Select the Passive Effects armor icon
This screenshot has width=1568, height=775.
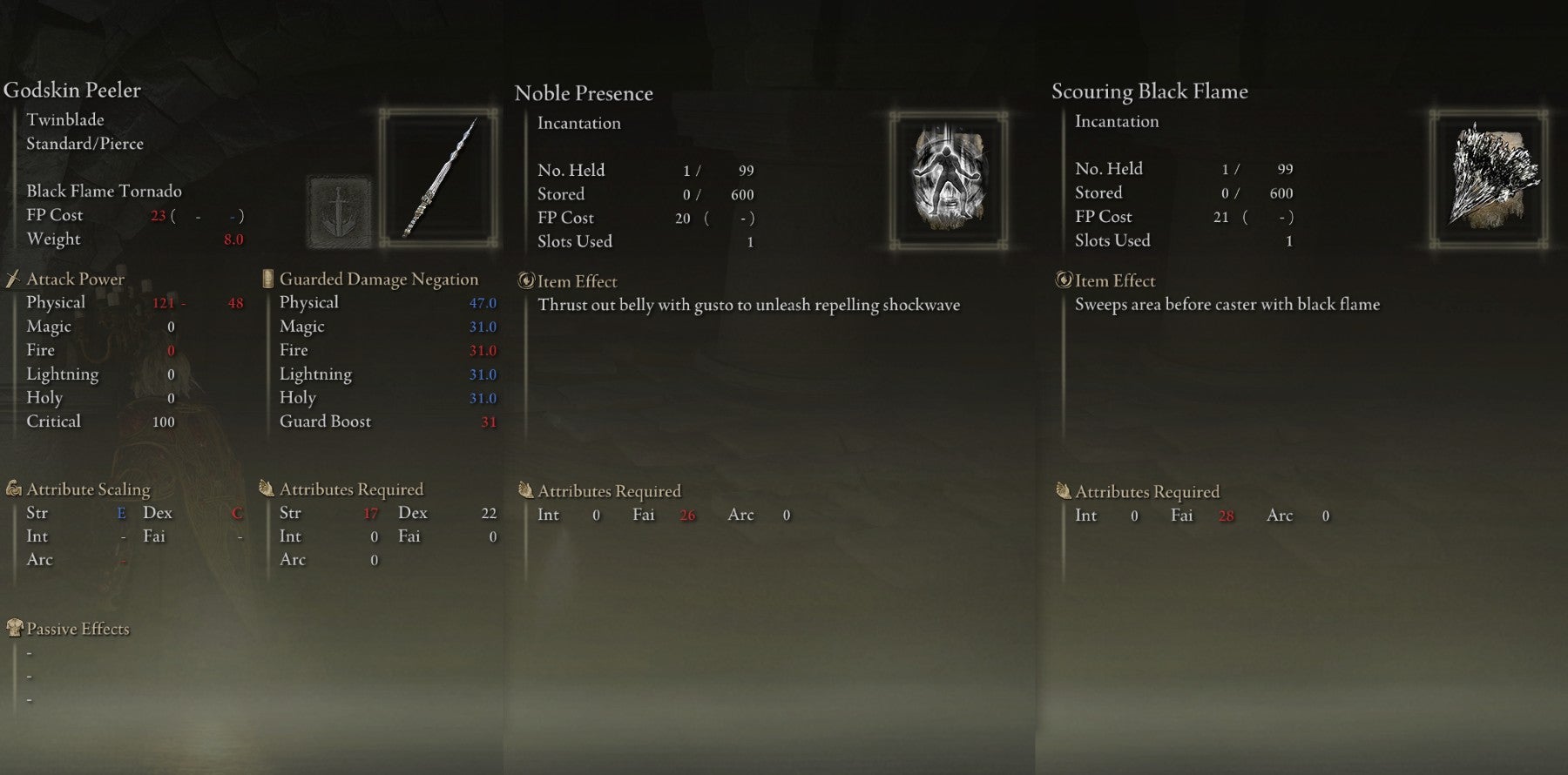coord(12,628)
